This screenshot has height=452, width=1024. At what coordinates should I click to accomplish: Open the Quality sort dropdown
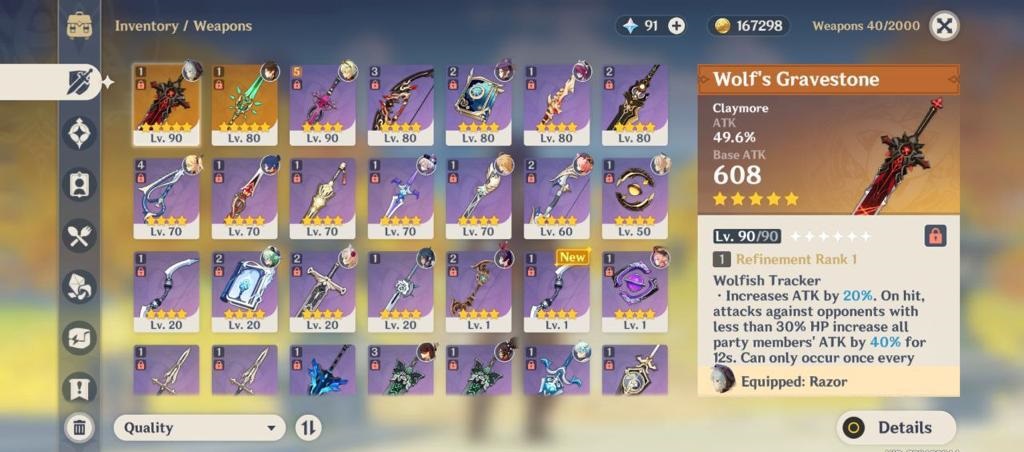click(199, 428)
